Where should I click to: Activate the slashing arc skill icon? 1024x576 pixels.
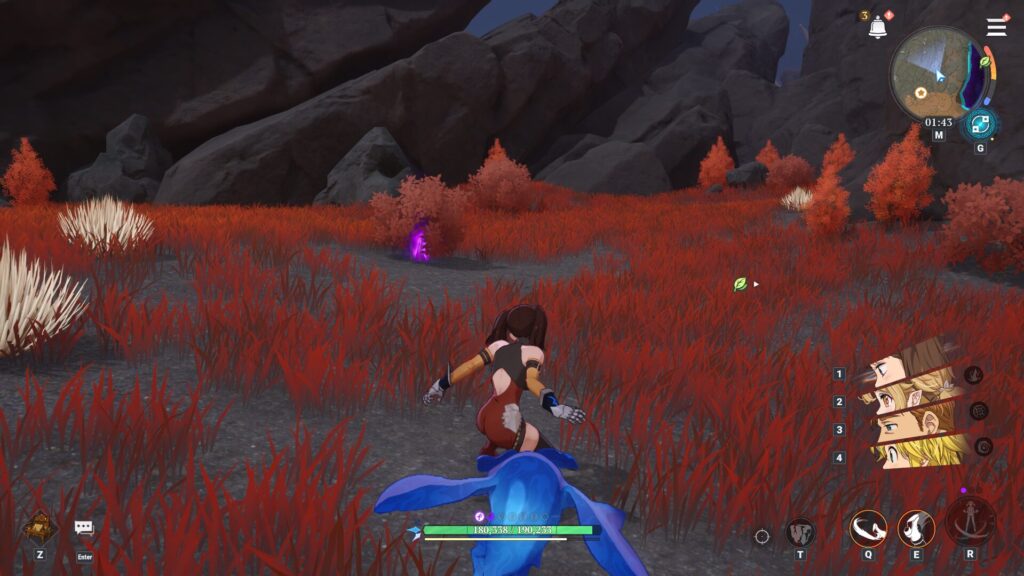(x=868, y=528)
